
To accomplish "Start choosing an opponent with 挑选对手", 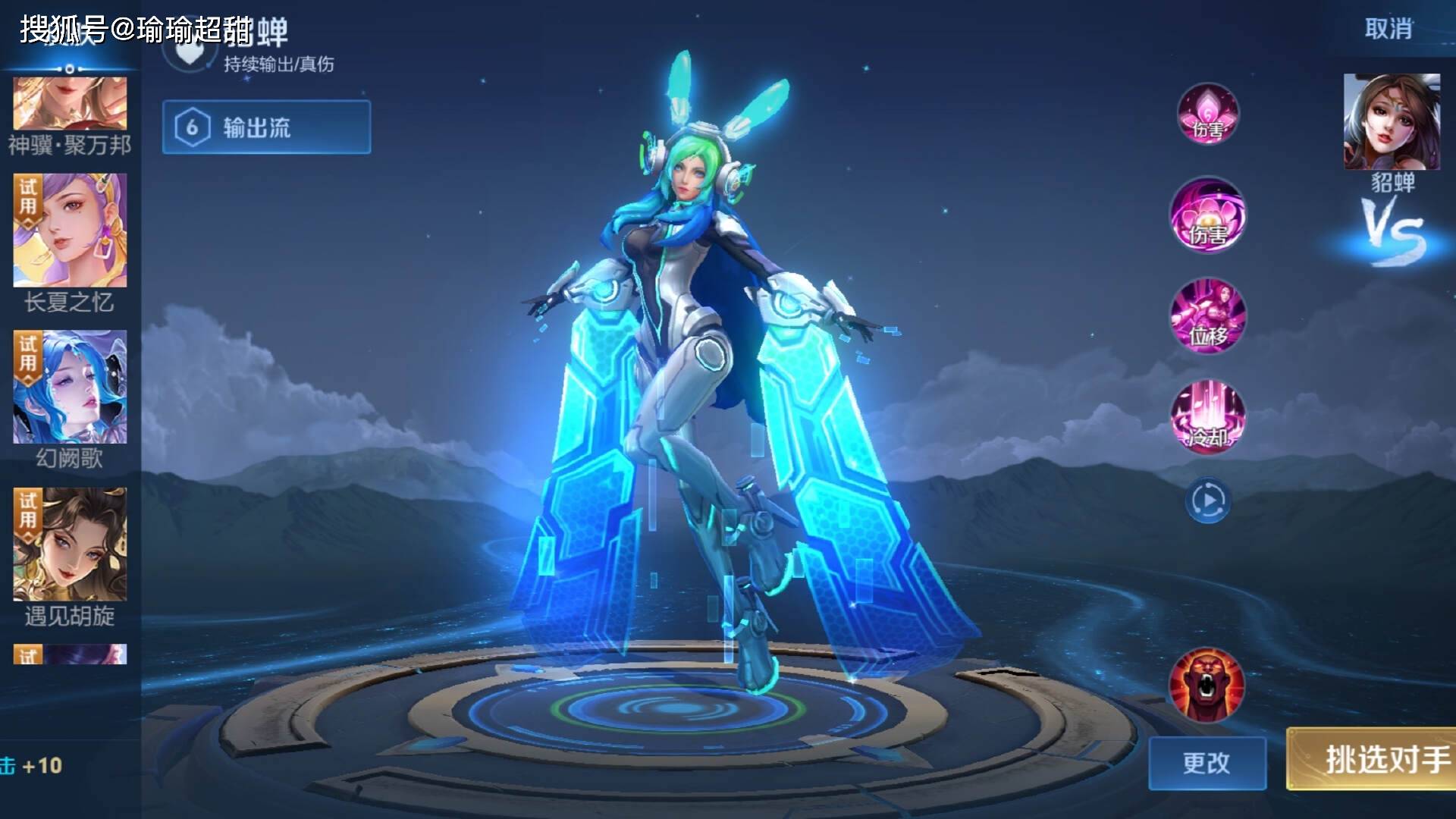I will (1371, 758).
